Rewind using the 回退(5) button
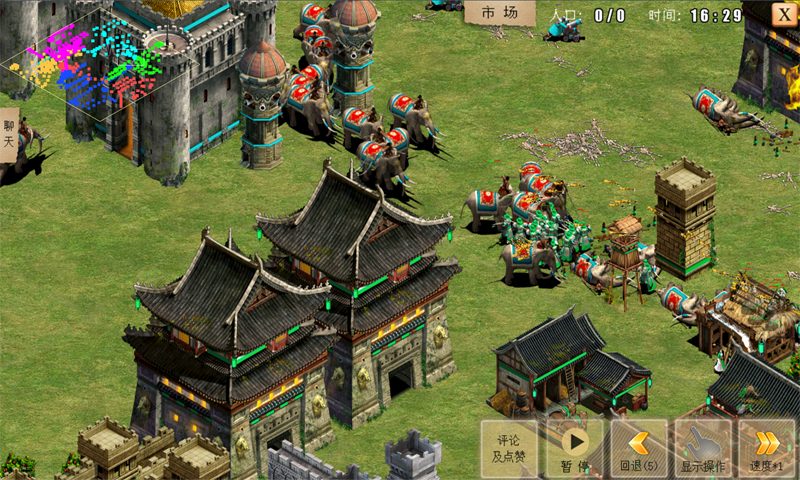 tap(638, 447)
